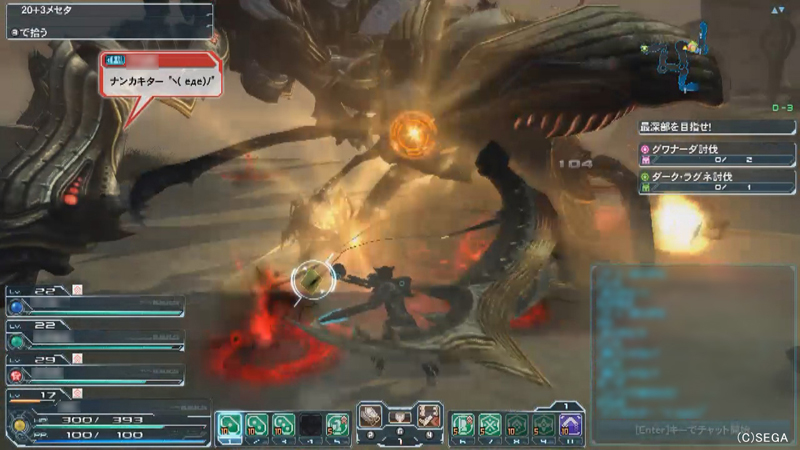The width and height of the screenshot is (800, 450).
Task: Click the character portrait in the center palette
Action: (400, 416)
